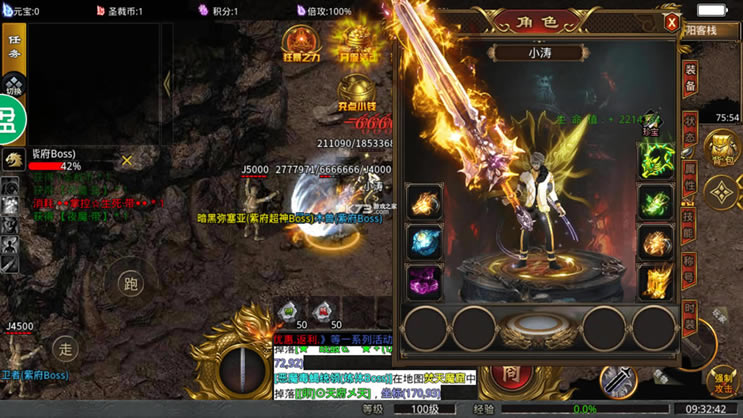743x418 pixels.
Task: Select the blue ice orb equipment slot
Action: (424, 241)
